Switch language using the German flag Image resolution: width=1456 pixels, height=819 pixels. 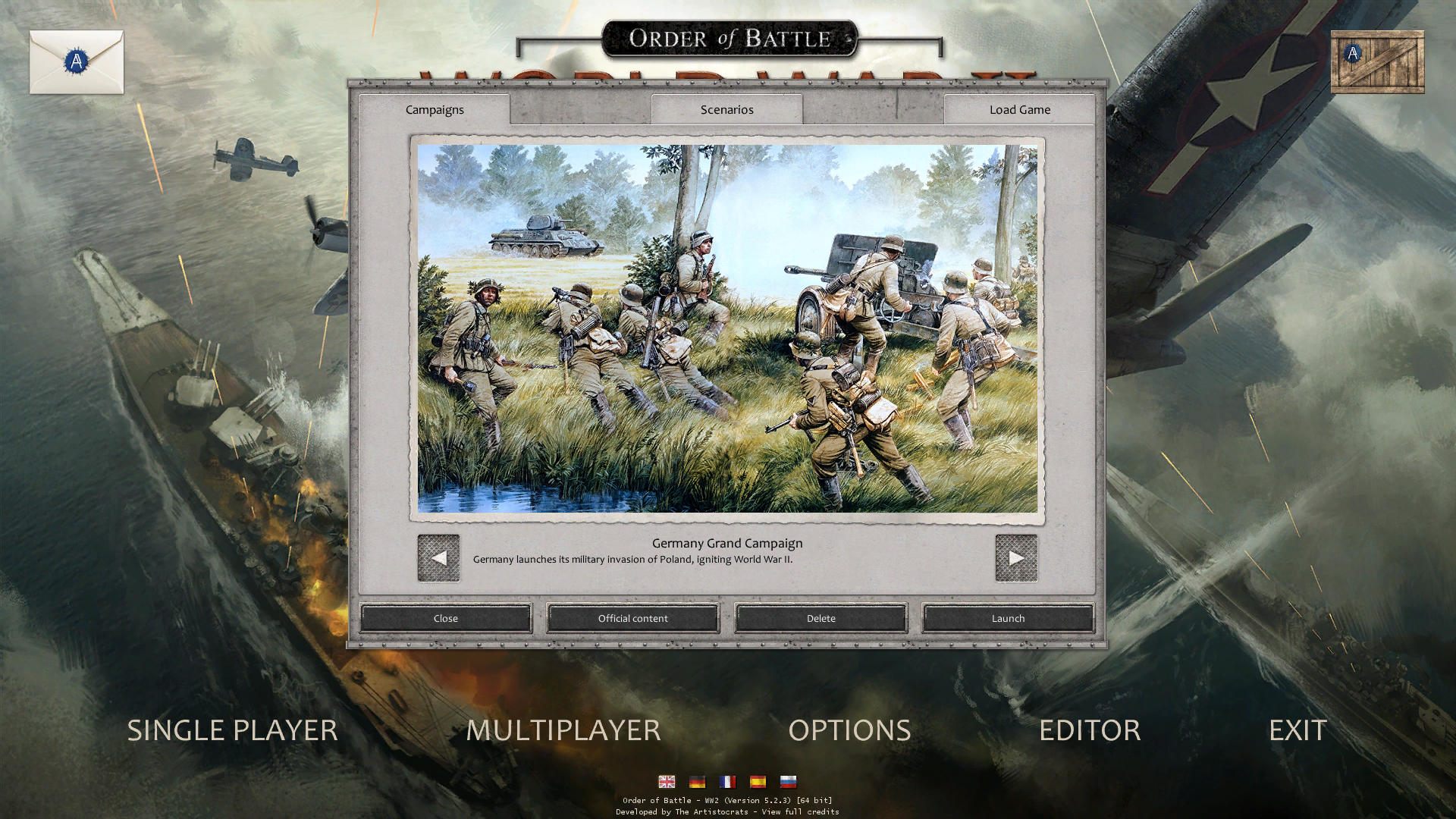pyautogui.click(x=698, y=780)
